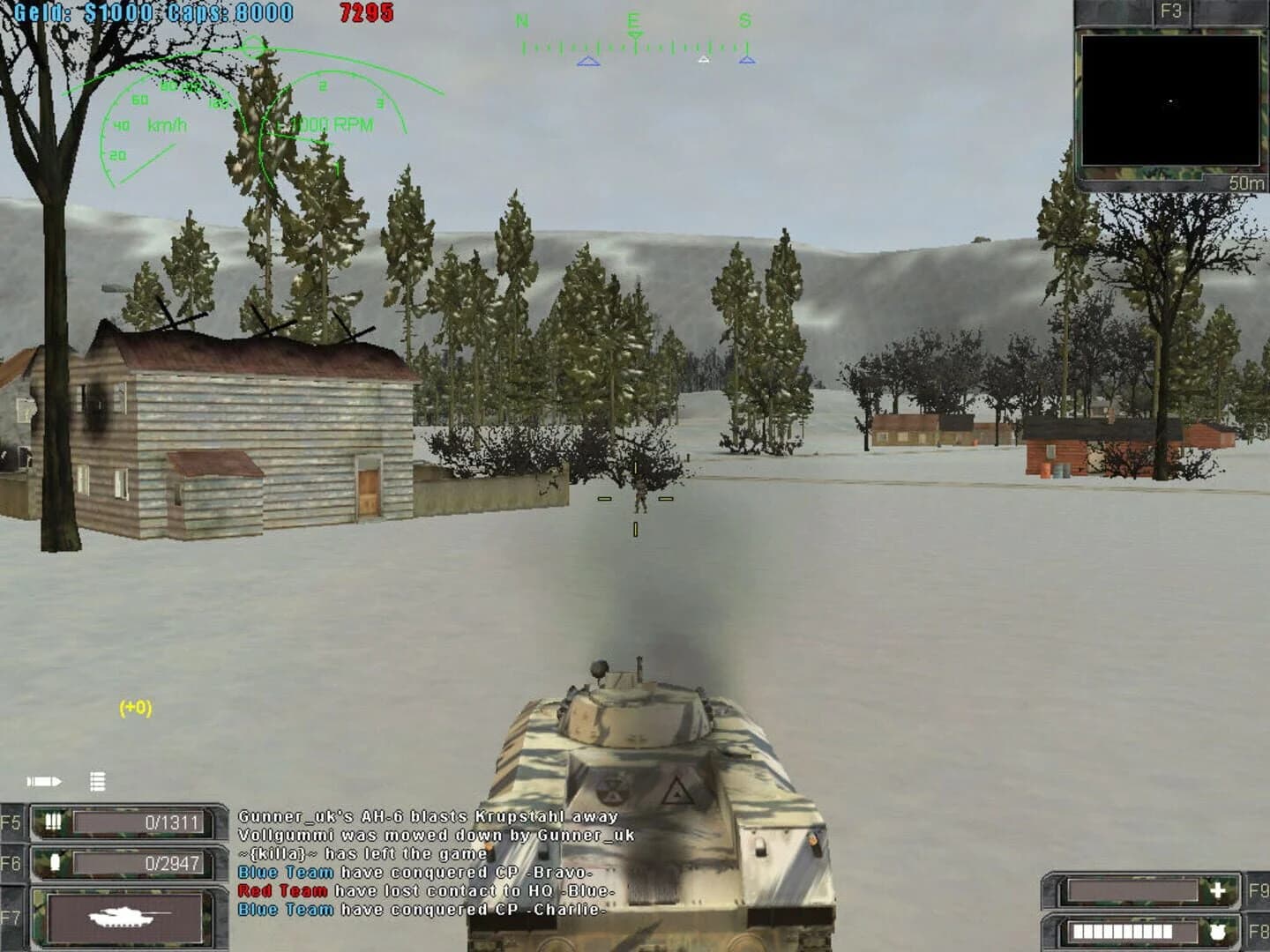Click the compass needle marker under E
Image resolution: width=1270 pixels, height=952 pixels.
[634, 38]
